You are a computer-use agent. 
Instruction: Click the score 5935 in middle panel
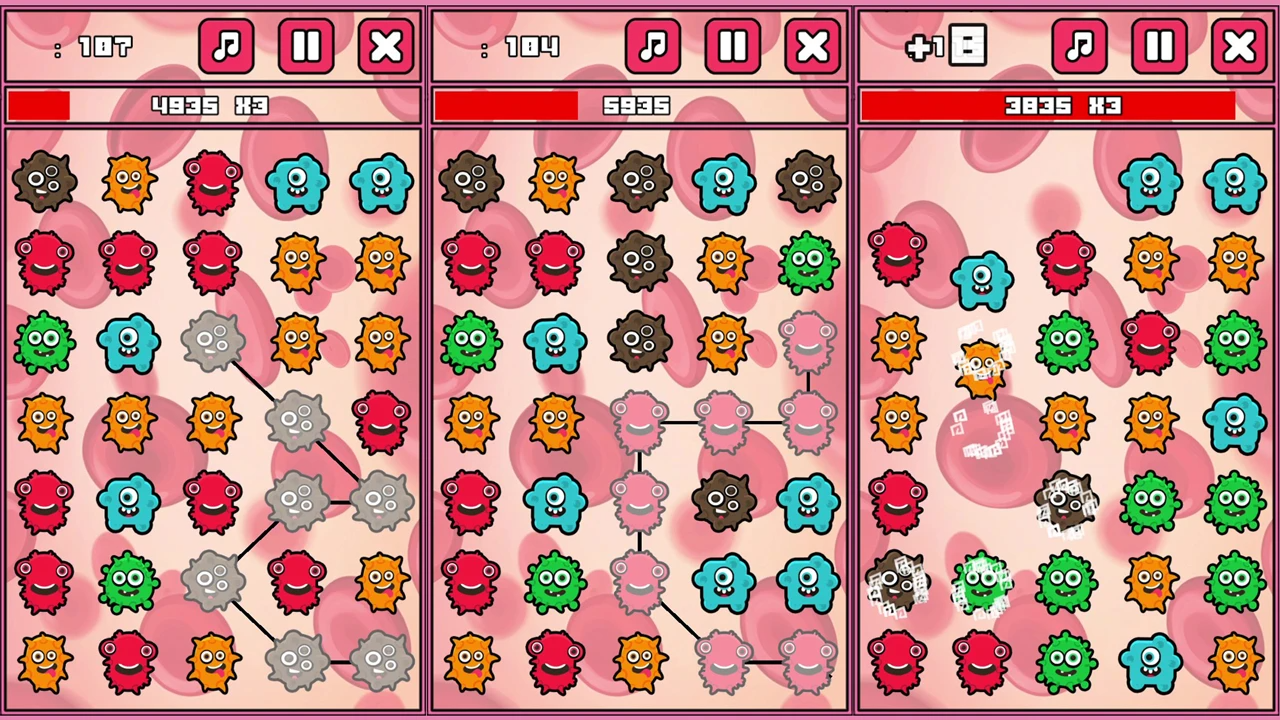pyautogui.click(x=637, y=106)
